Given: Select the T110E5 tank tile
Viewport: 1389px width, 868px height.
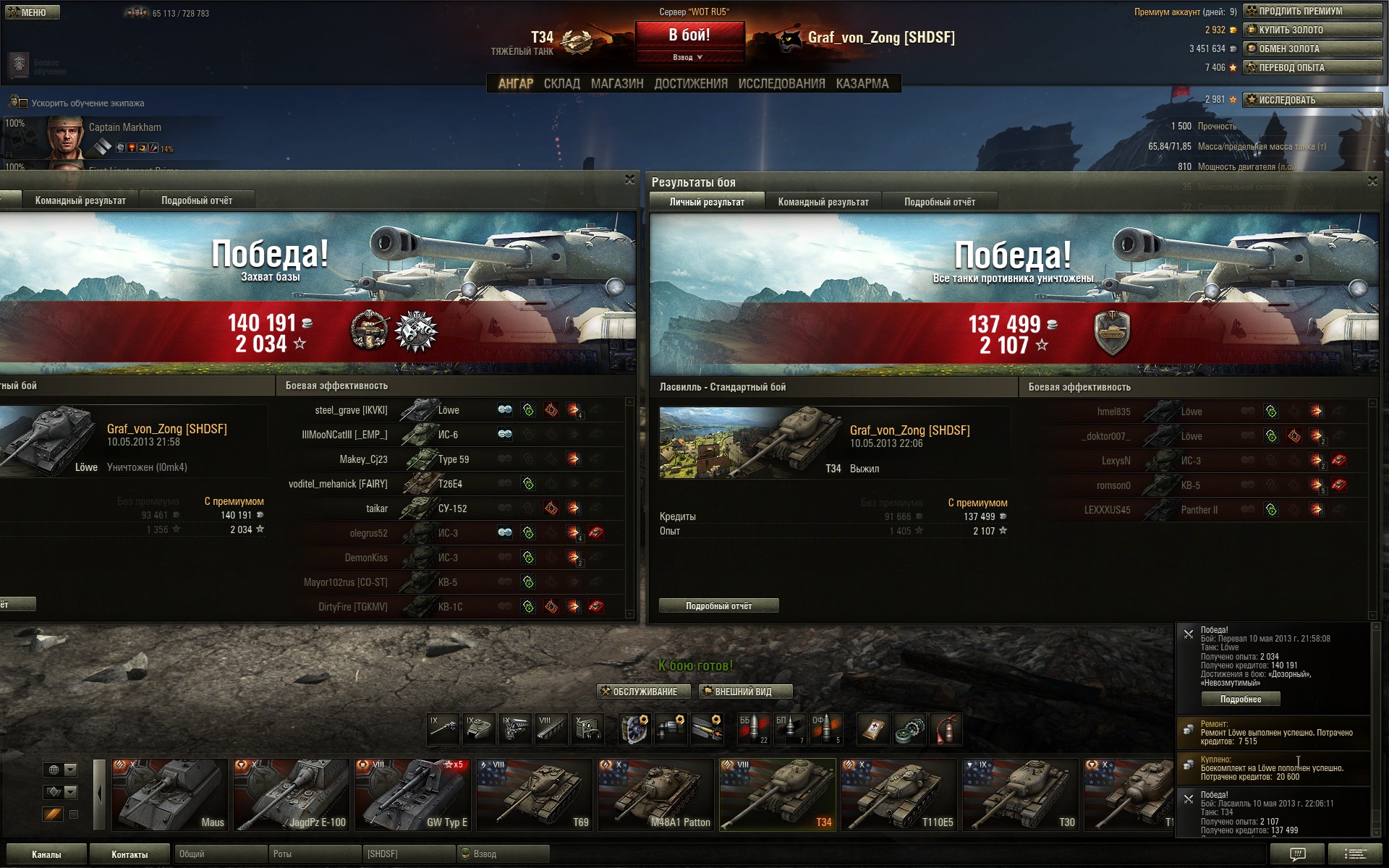Looking at the screenshot, I should (899, 794).
